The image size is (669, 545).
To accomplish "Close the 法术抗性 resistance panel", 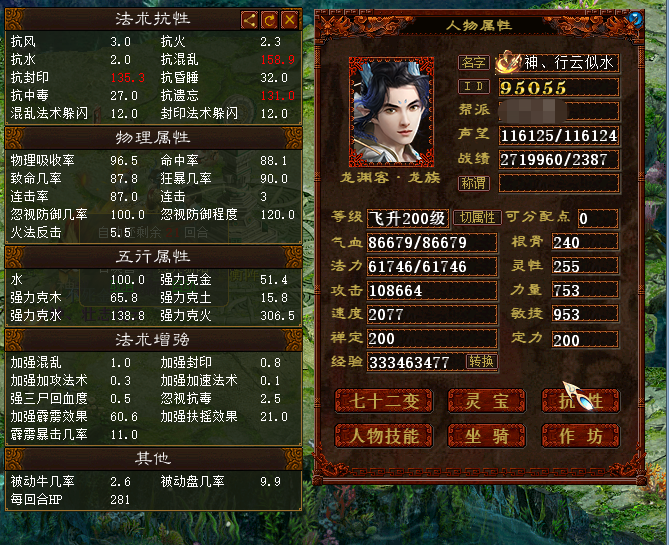I will point(290,20).
